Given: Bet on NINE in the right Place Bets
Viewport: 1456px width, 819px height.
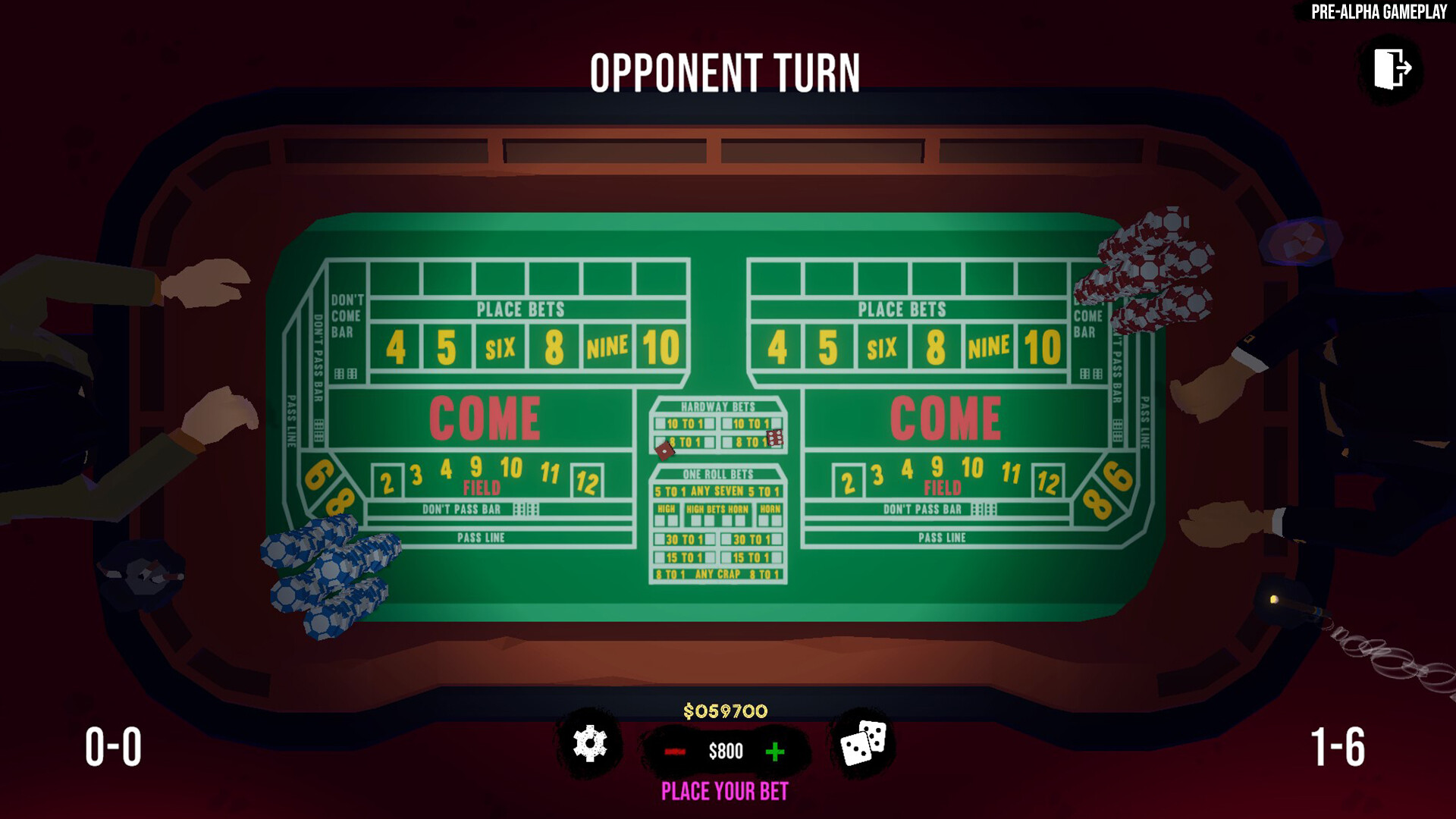Looking at the screenshot, I should [988, 347].
